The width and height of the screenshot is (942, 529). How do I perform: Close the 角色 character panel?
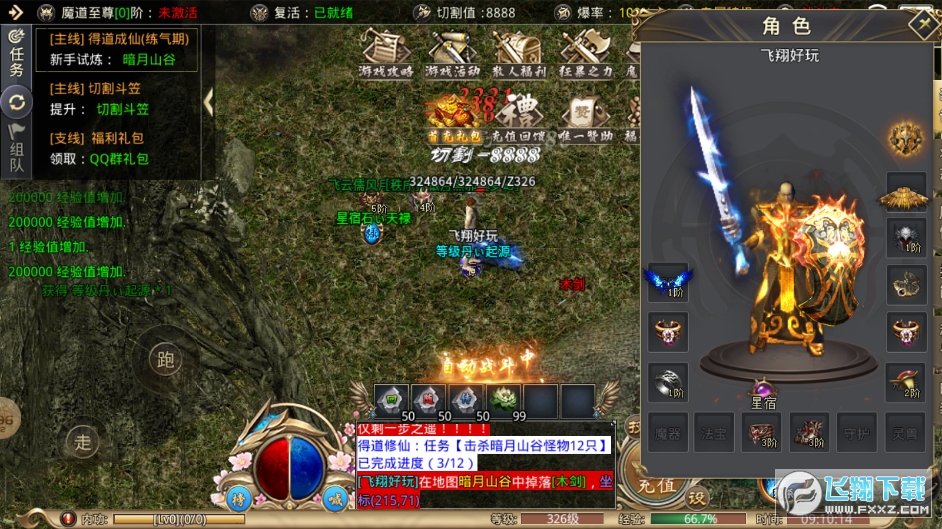[x=920, y=24]
